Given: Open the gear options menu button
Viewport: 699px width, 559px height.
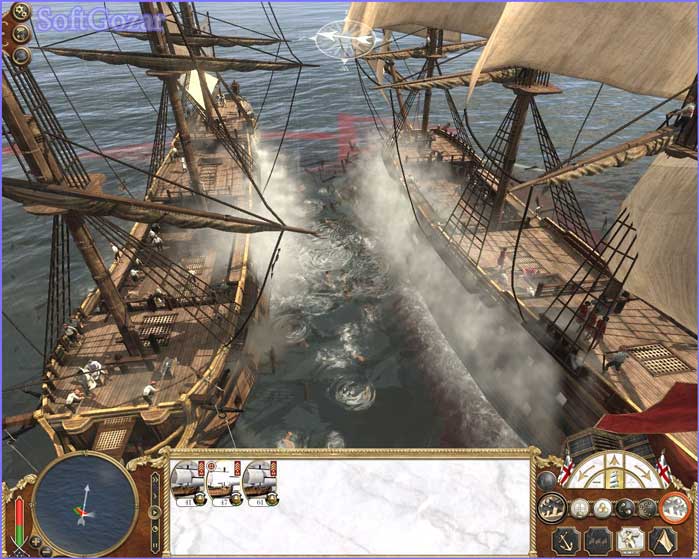Looking at the screenshot, I should click(20, 13).
